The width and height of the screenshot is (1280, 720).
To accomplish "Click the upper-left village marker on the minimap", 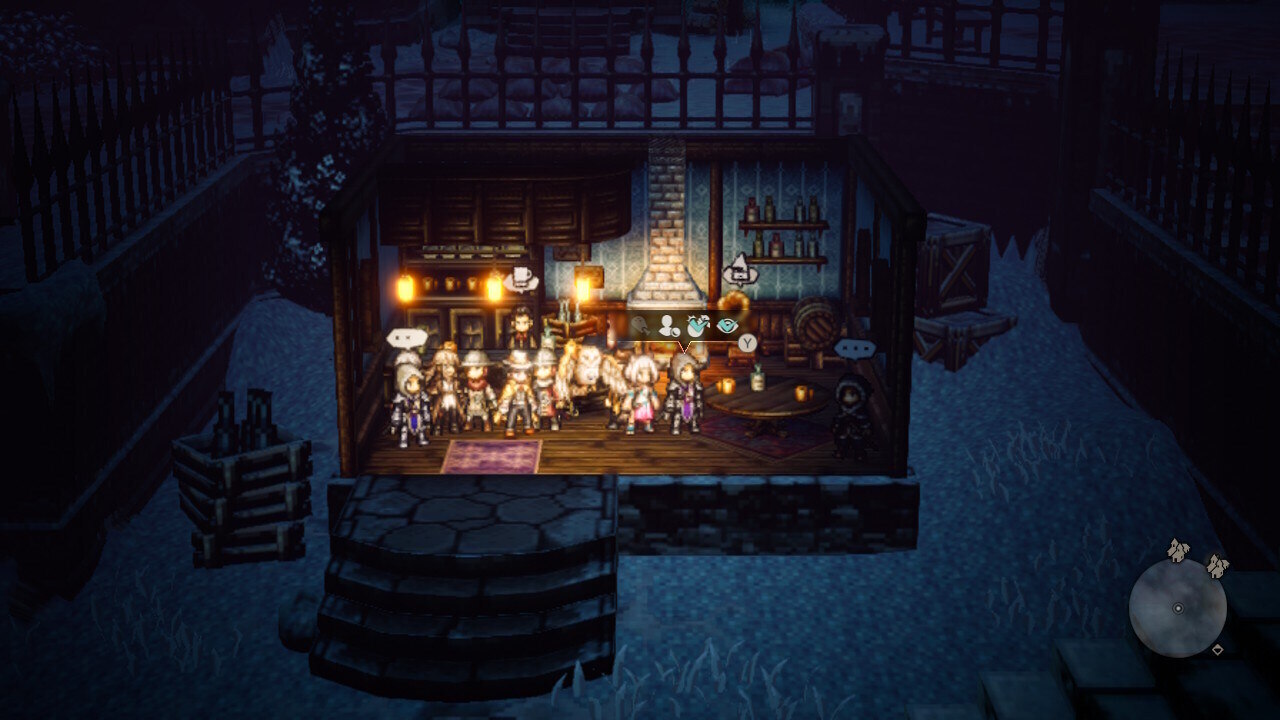I will tap(1178, 550).
